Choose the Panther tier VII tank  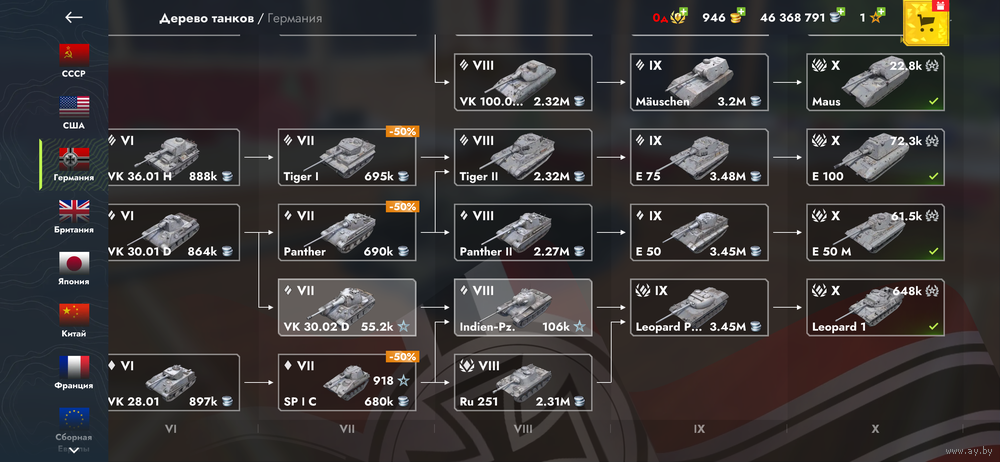[347, 233]
